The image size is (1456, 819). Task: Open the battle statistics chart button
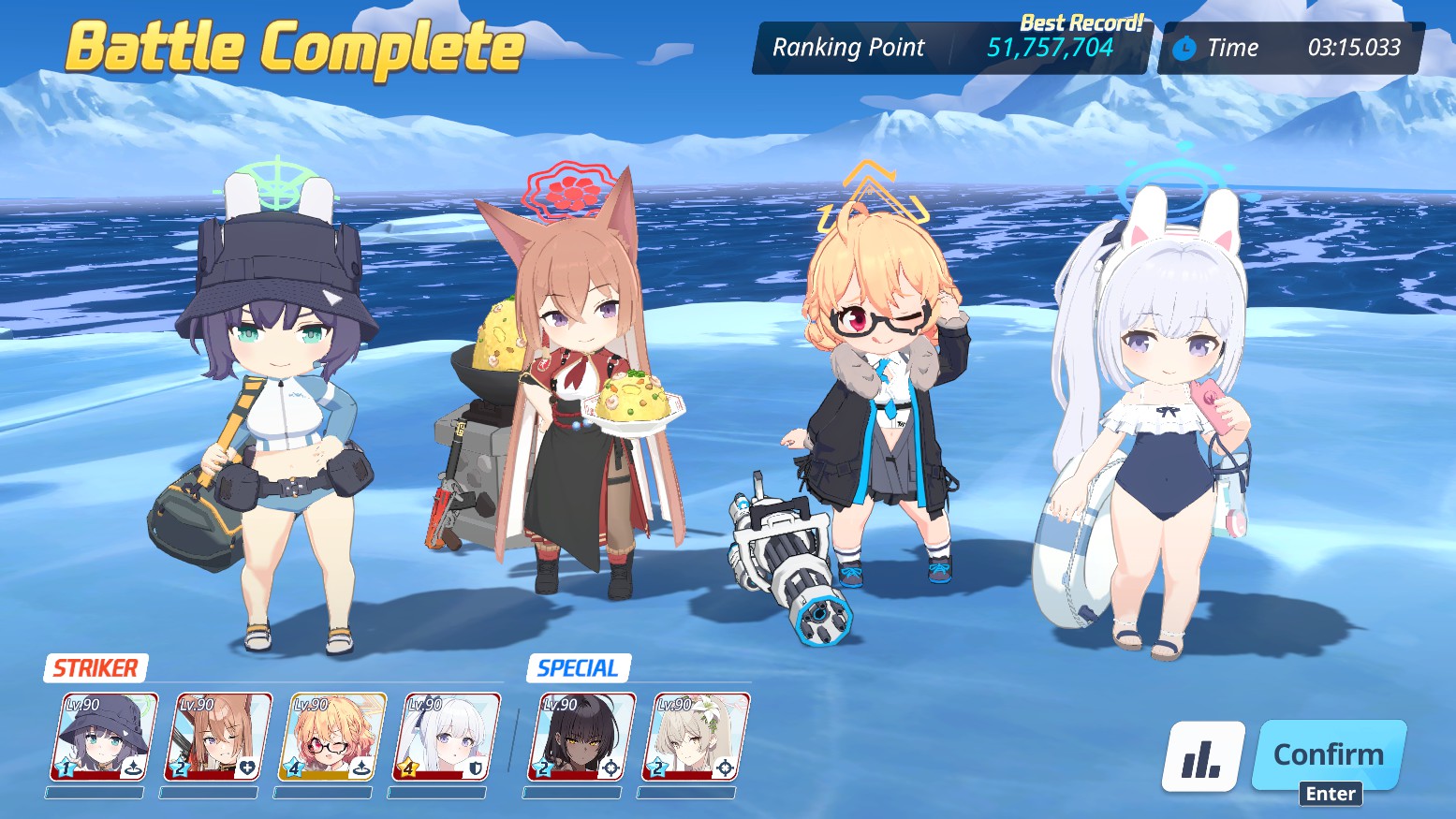(x=1202, y=756)
